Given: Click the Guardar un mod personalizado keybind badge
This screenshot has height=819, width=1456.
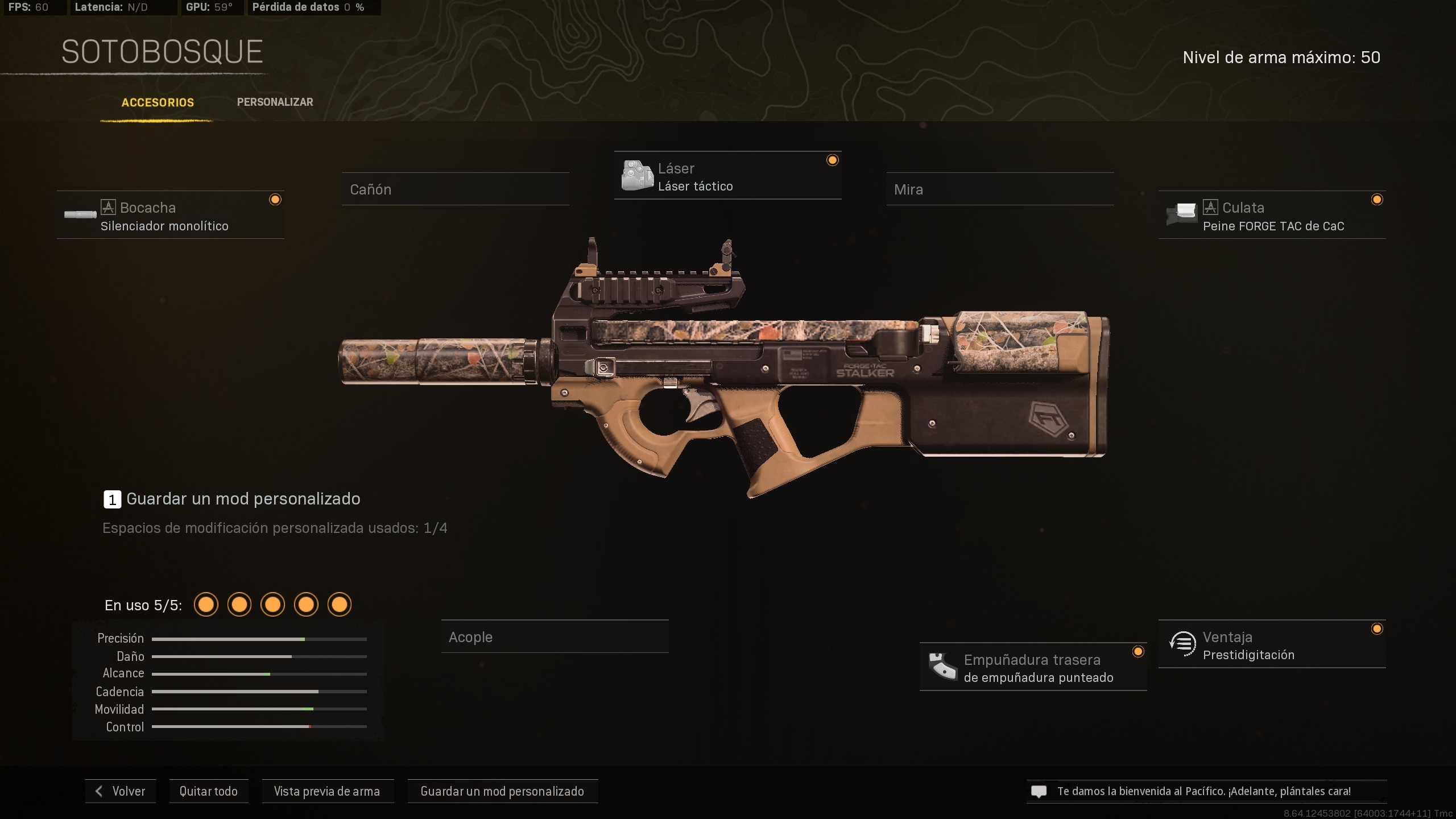Looking at the screenshot, I should 111,499.
